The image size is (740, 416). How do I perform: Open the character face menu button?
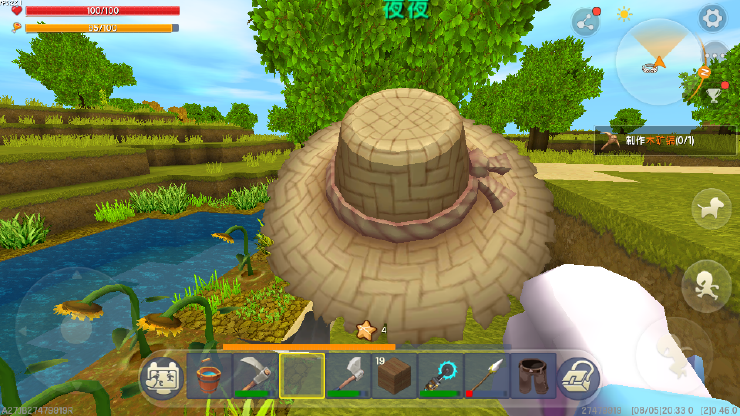[x=162, y=378]
